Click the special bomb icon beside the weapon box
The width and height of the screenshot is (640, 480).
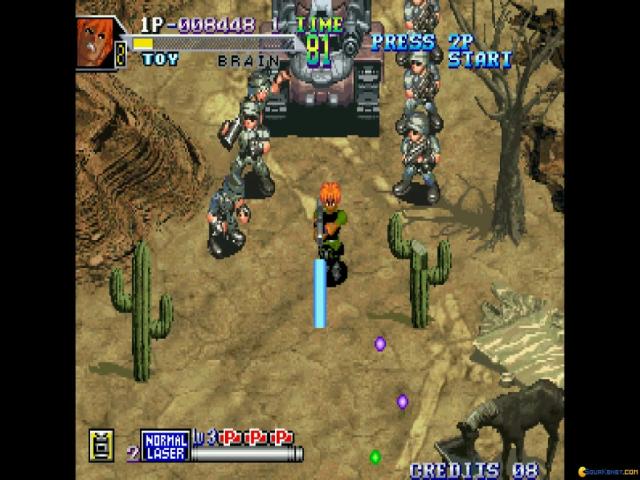(100, 444)
